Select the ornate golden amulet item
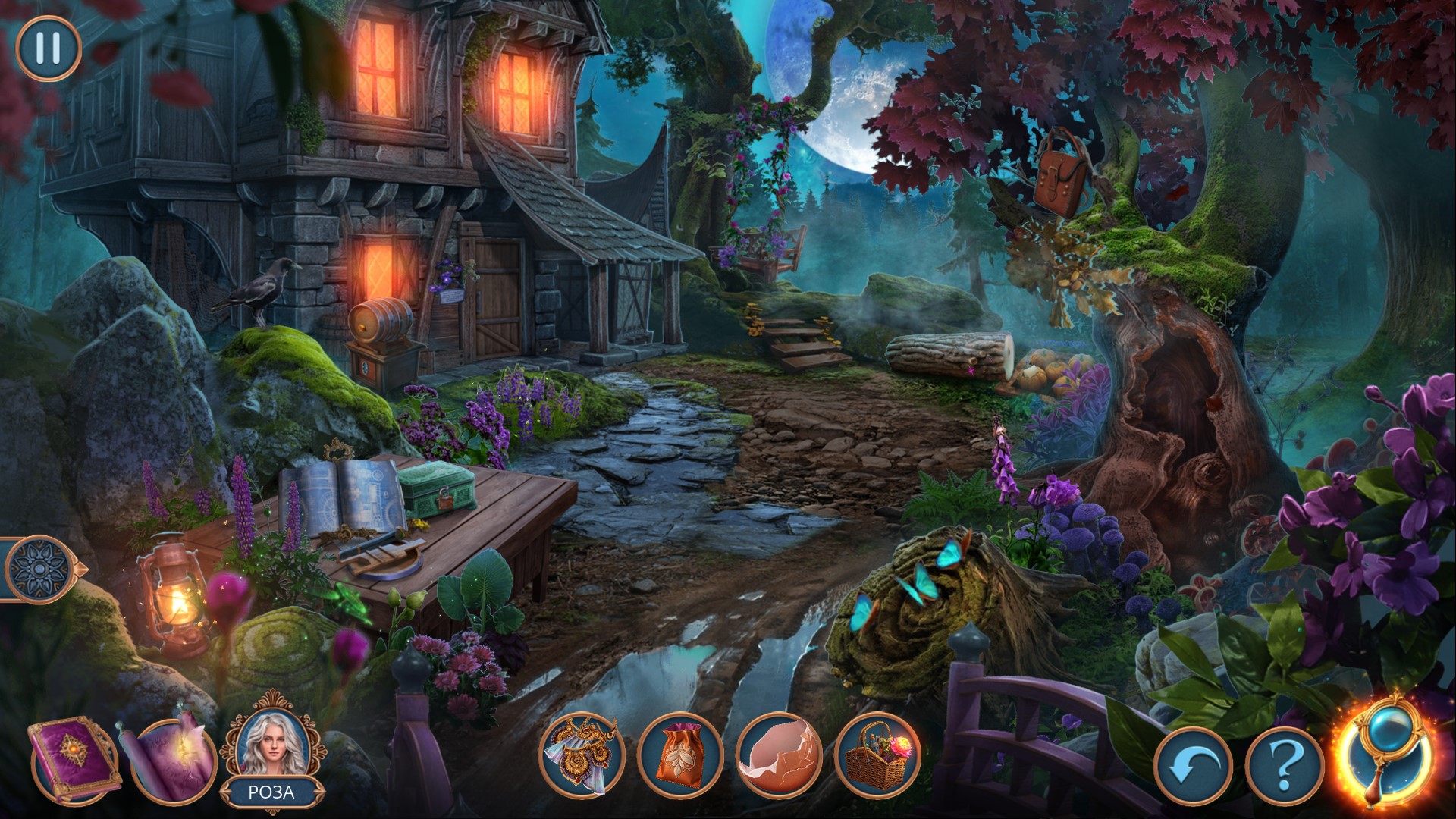 (582, 754)
